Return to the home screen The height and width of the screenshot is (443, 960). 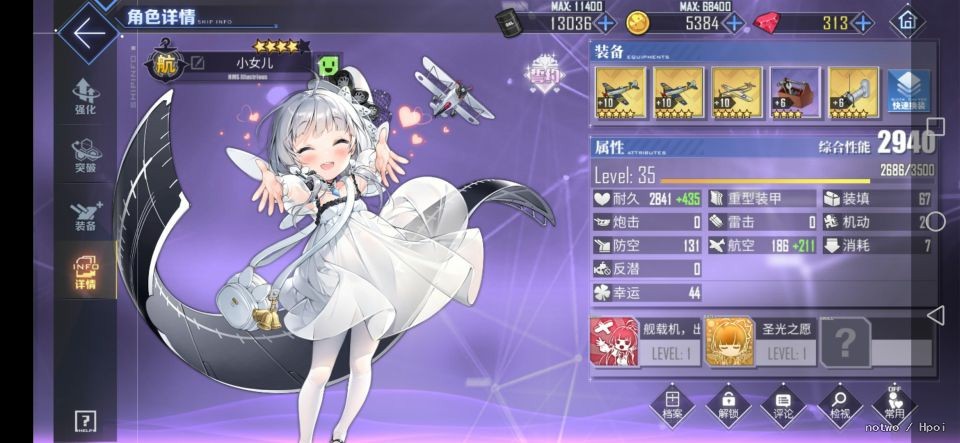(906, 21)
